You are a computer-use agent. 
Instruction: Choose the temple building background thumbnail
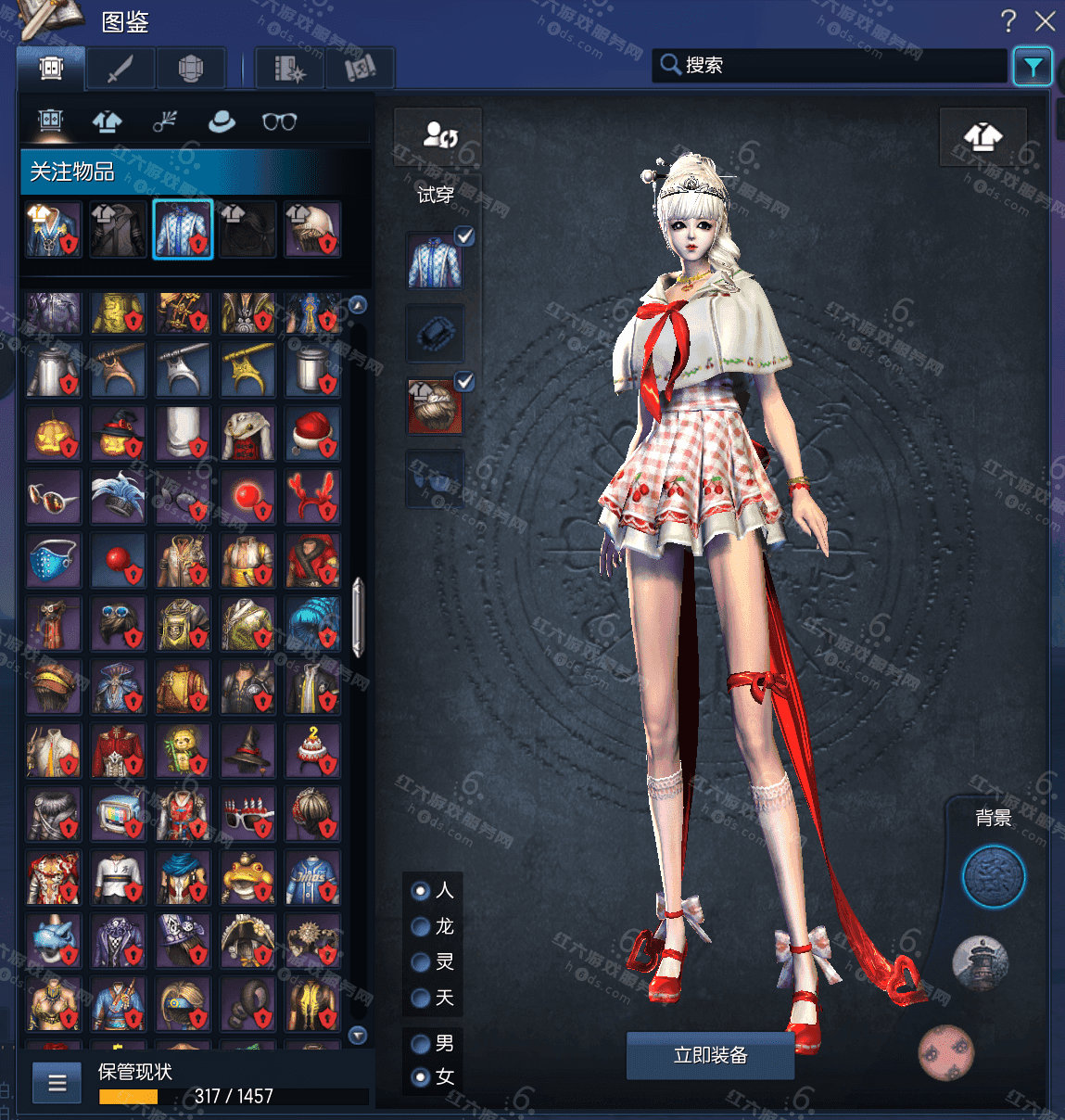tap(980, 962)
